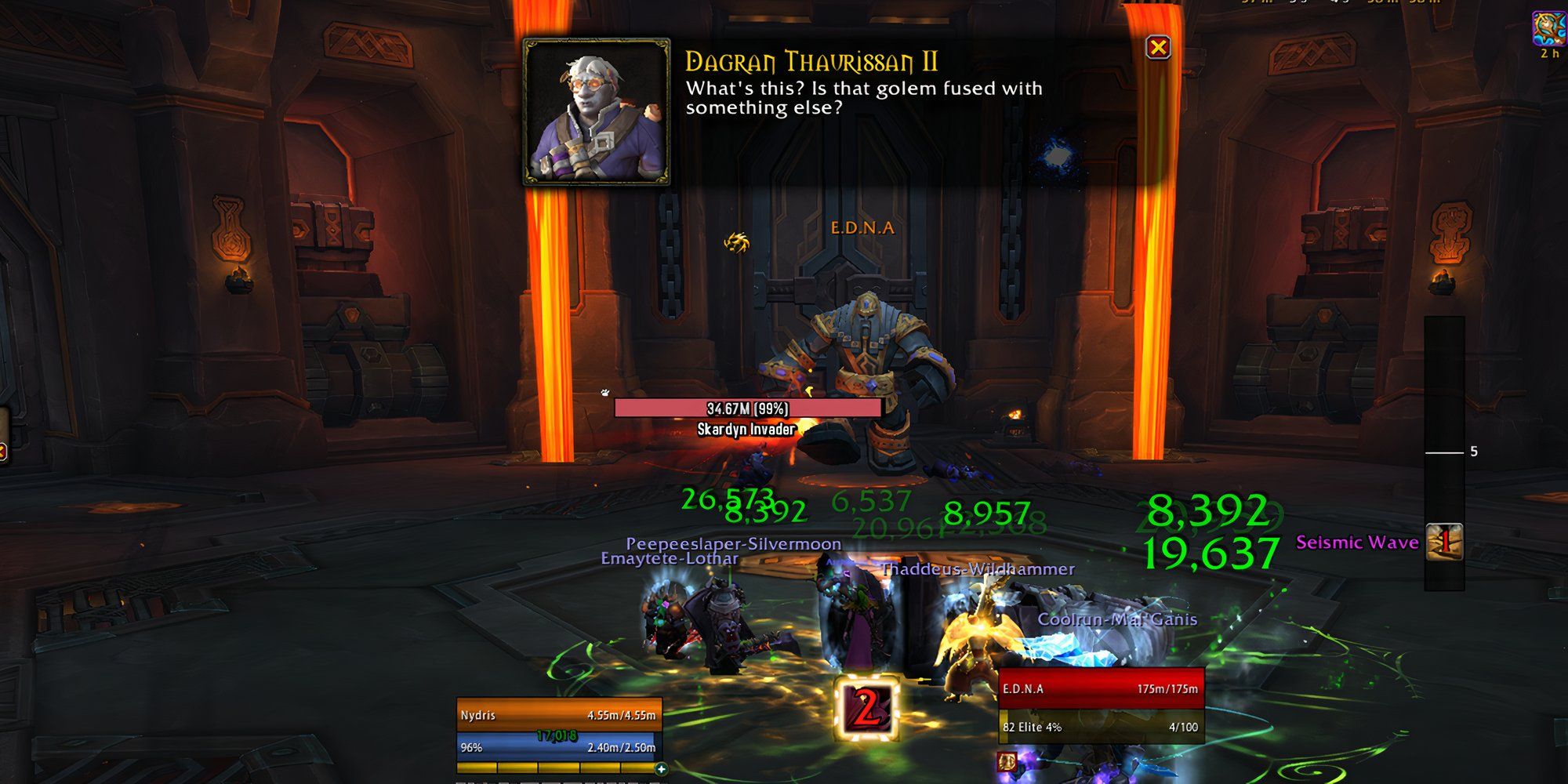Click Thaddeus-Wildhammer's nameplate text

pos(978,571)
